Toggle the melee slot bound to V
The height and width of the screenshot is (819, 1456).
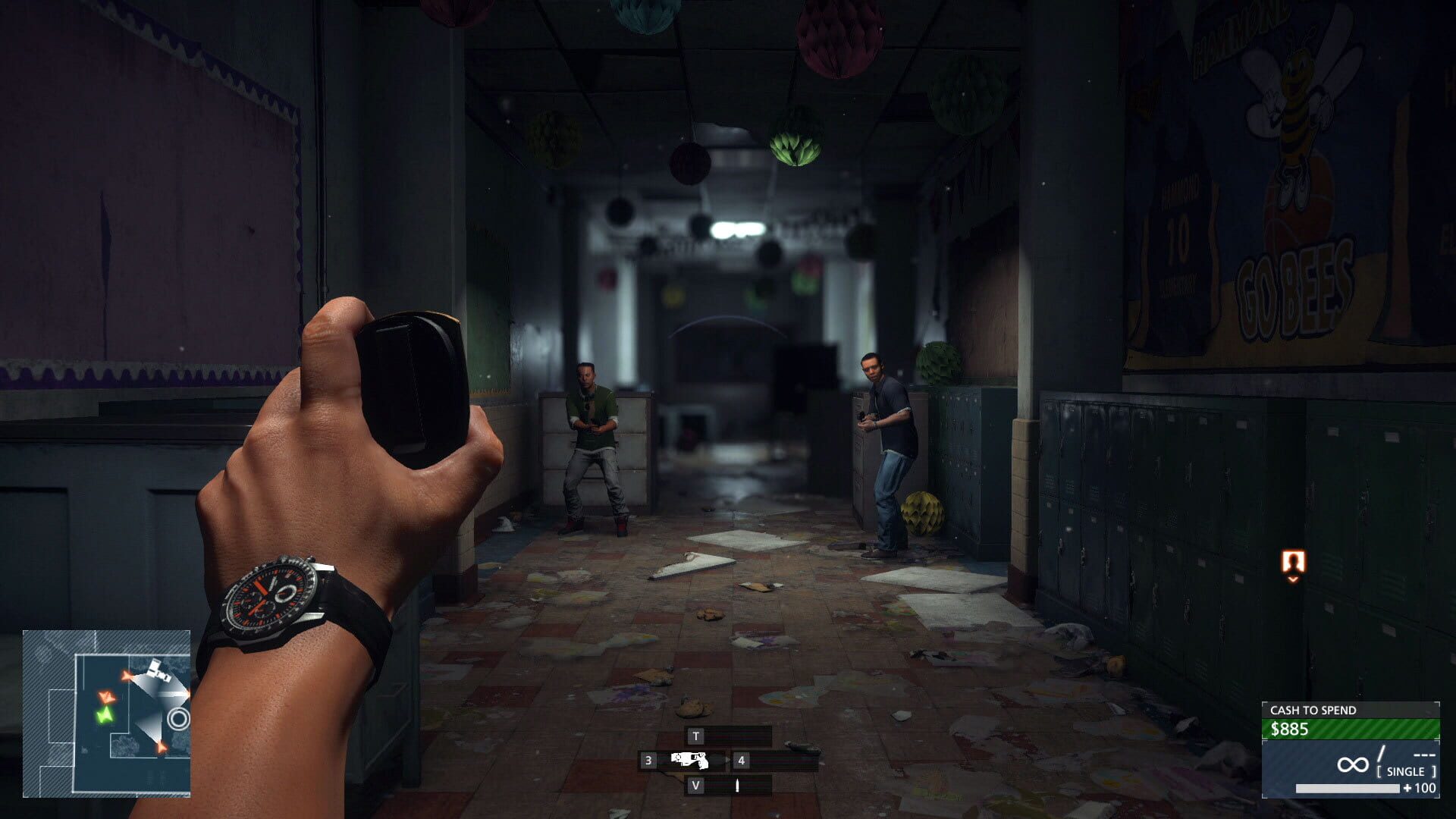point(696,786)
